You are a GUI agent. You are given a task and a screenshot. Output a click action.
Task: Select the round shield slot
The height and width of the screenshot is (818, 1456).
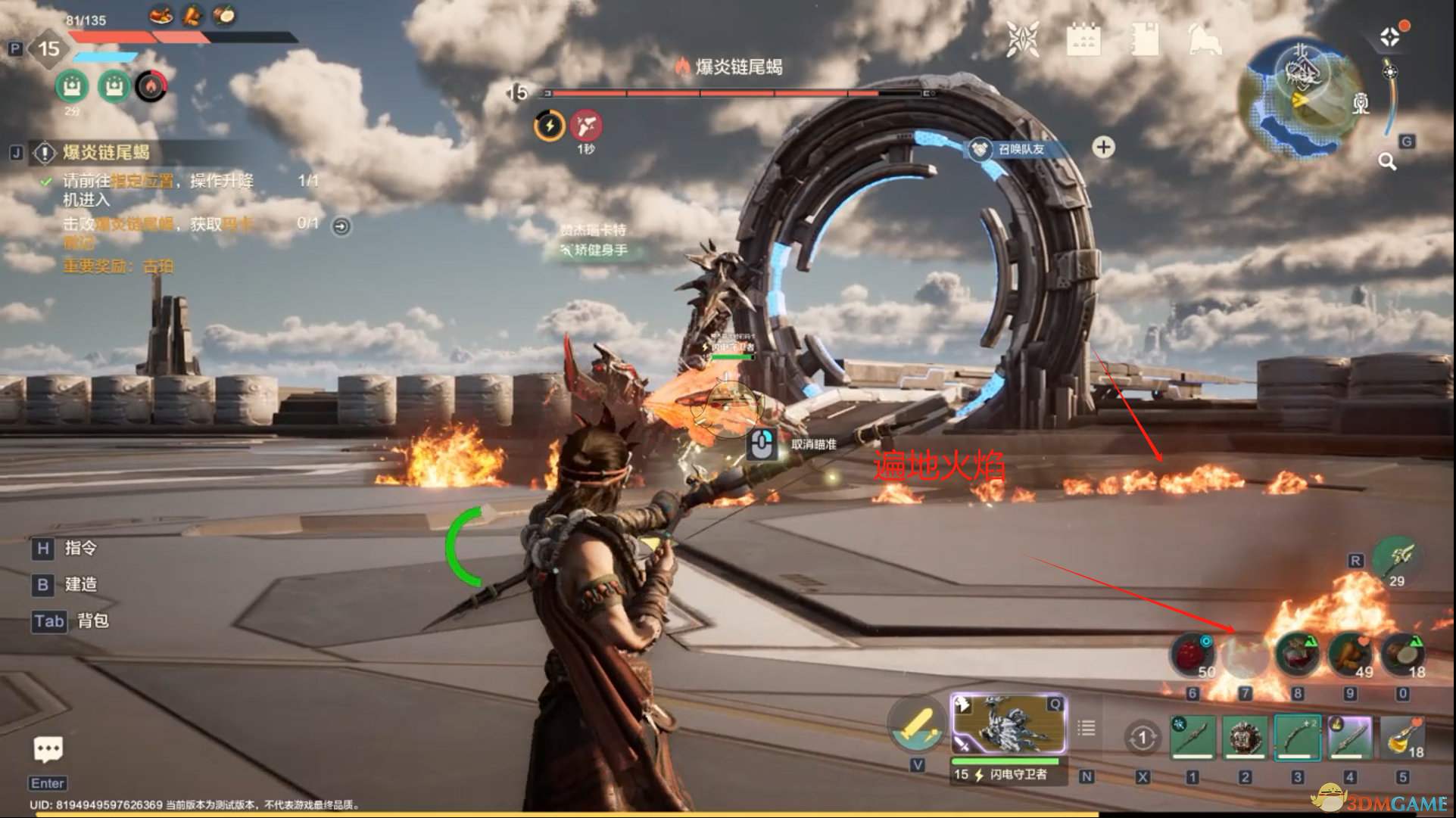pyautogui.click(x=1245, y=737)
